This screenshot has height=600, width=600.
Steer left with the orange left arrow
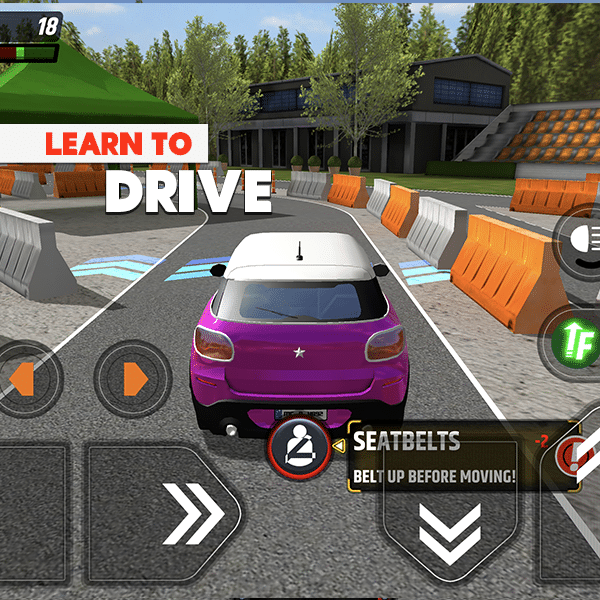tap(22, 379)
